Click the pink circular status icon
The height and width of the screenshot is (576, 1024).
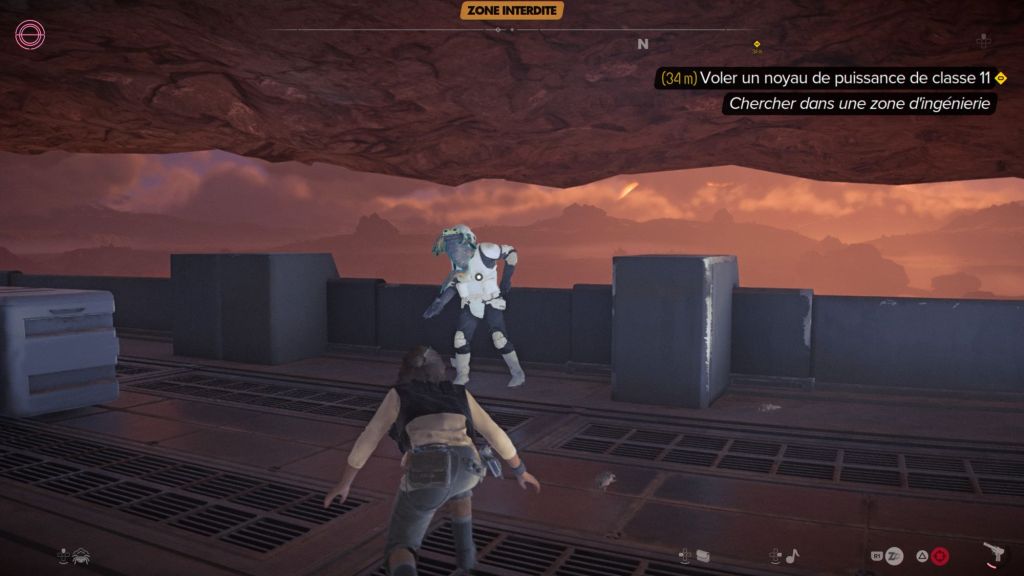30,35
